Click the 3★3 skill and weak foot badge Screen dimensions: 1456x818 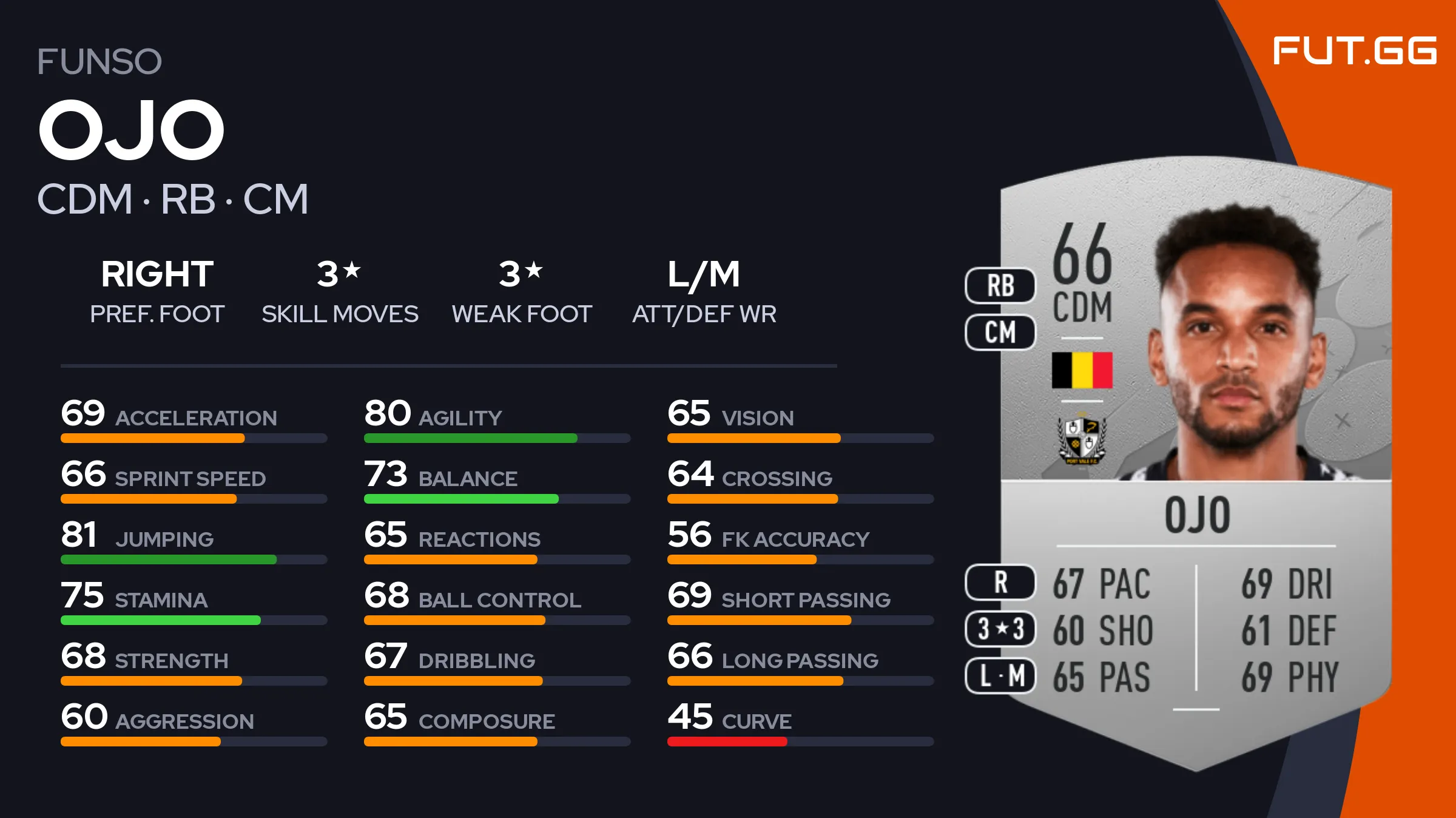[x=1000, y=629]
